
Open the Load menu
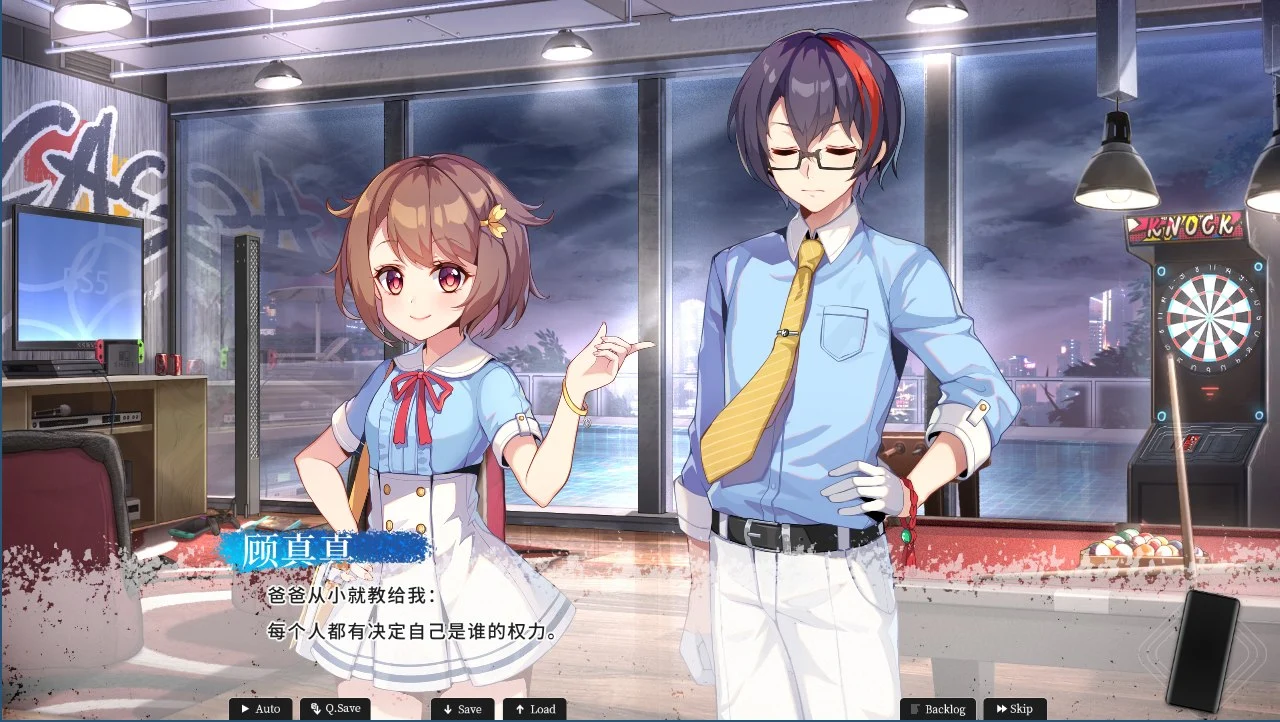(x=534, y=709)
